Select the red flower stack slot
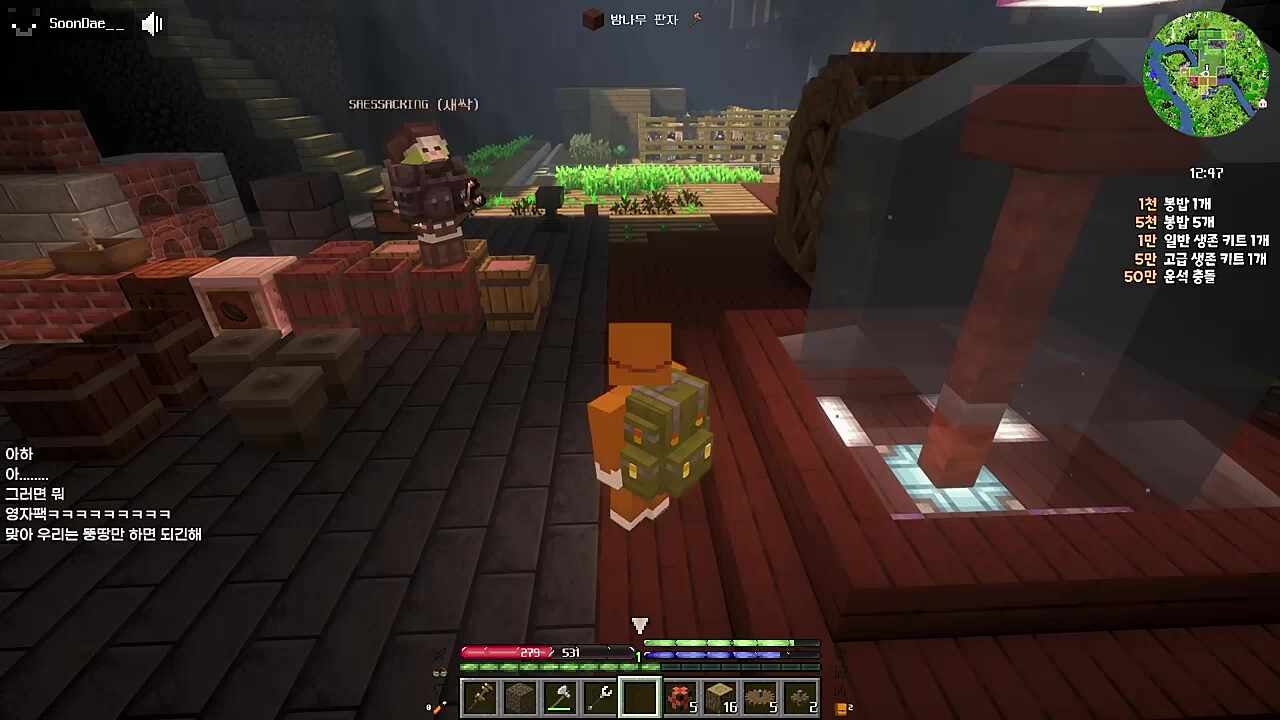 [681, 697]
